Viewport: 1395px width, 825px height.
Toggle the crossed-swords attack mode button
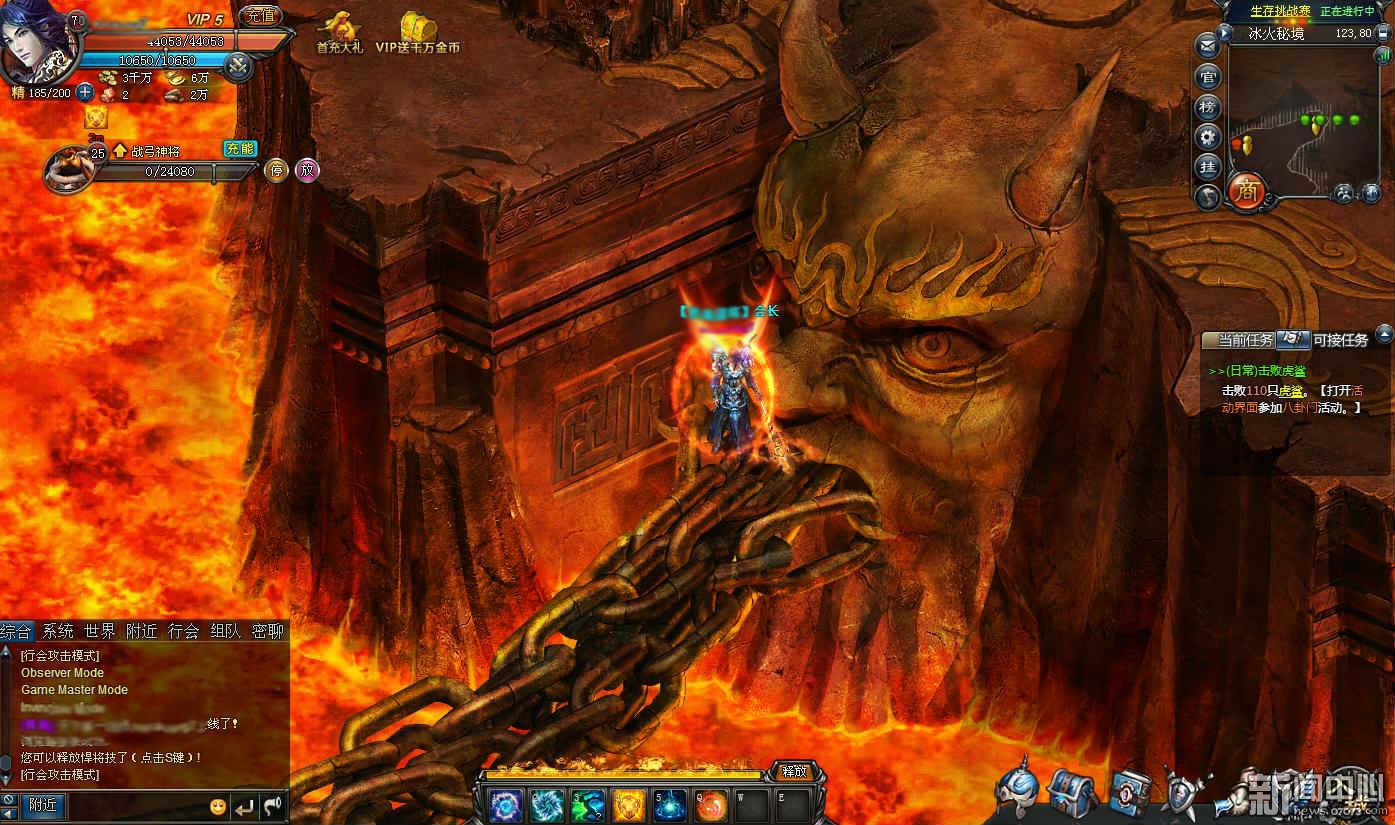[238, 66]
